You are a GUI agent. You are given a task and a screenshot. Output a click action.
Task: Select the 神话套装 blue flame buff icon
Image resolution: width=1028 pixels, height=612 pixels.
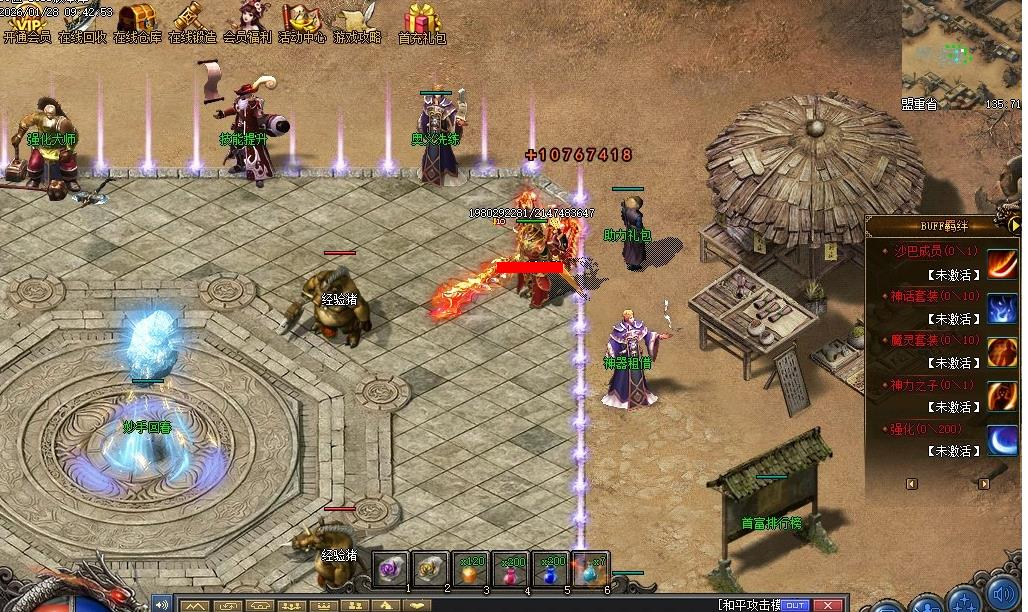1003,308
